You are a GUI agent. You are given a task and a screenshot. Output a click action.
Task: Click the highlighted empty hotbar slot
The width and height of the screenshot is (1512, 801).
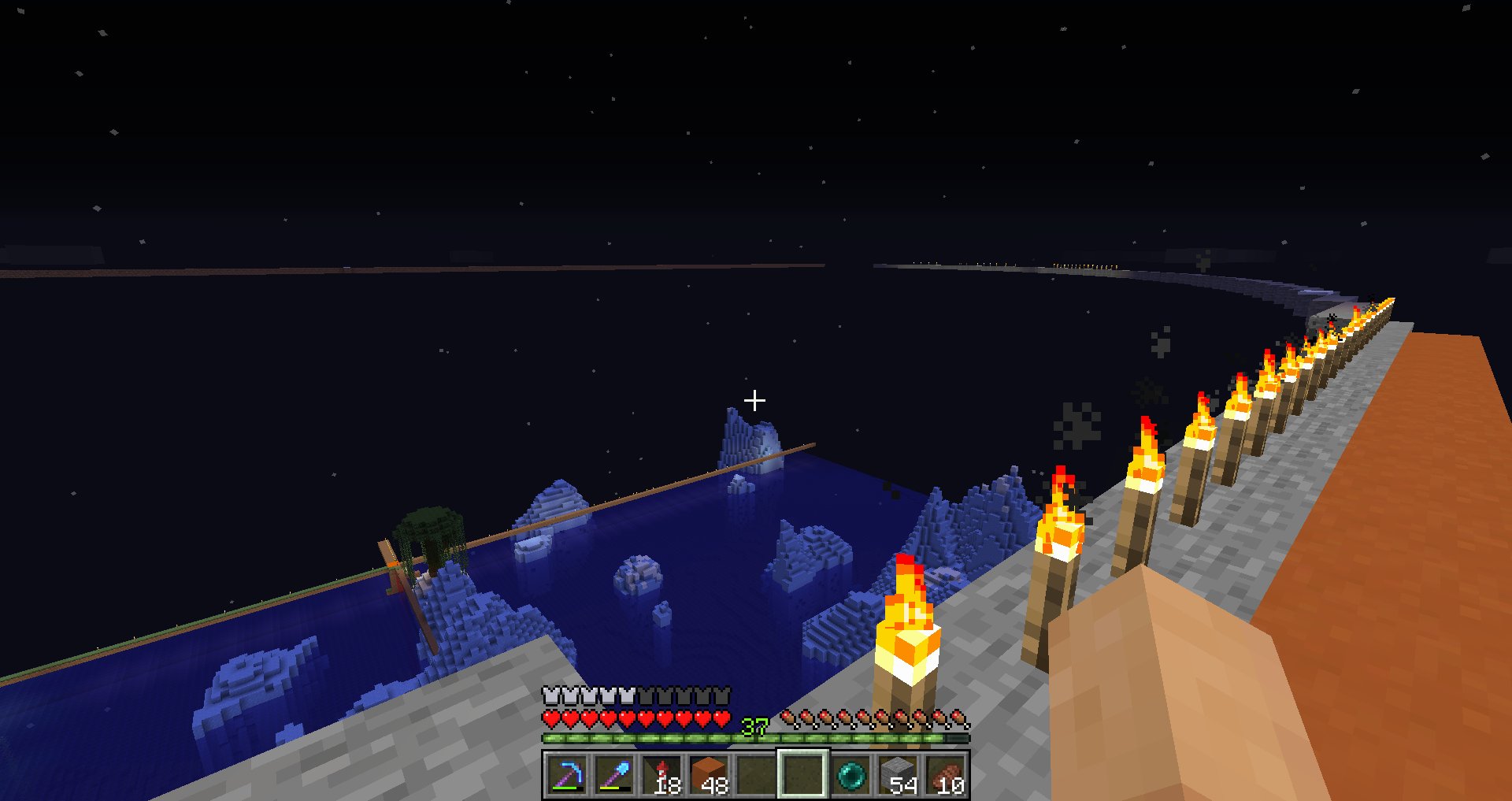[802, 774]
